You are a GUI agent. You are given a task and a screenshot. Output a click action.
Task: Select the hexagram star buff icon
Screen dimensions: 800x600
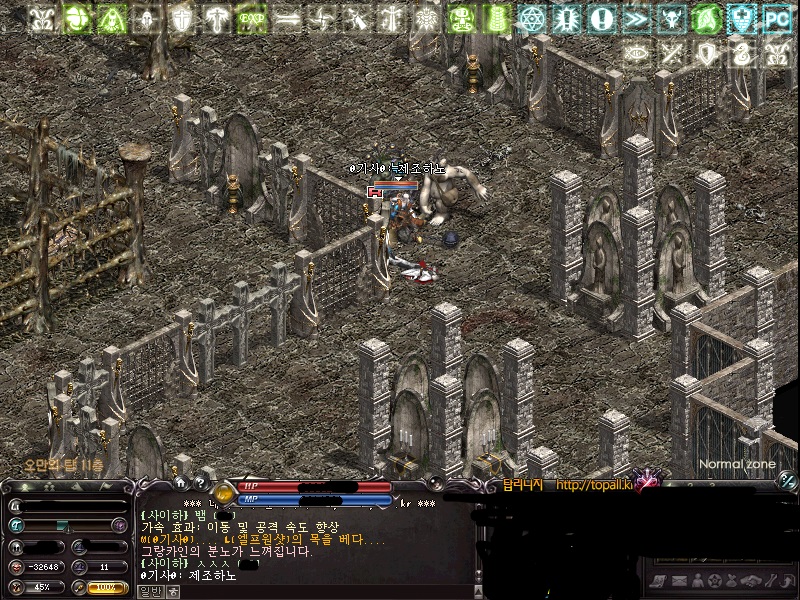click(531, 18)
